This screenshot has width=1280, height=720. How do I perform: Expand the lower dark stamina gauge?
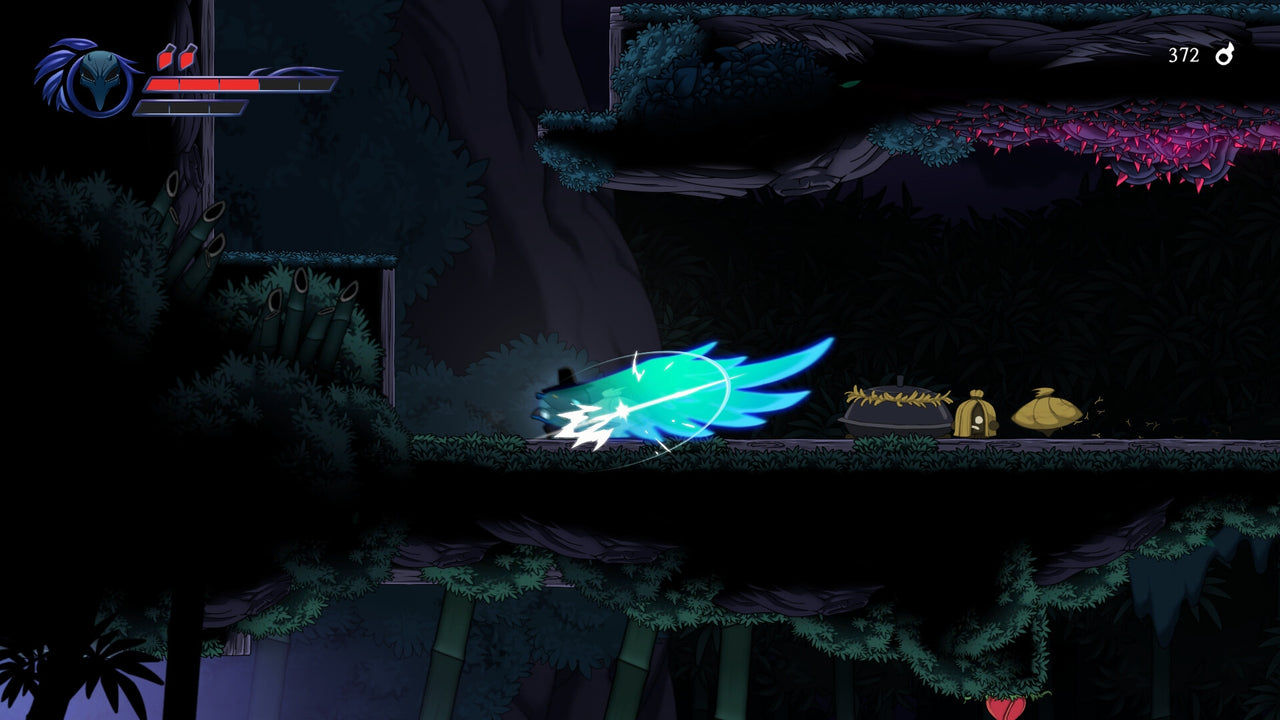click(190, 108)
